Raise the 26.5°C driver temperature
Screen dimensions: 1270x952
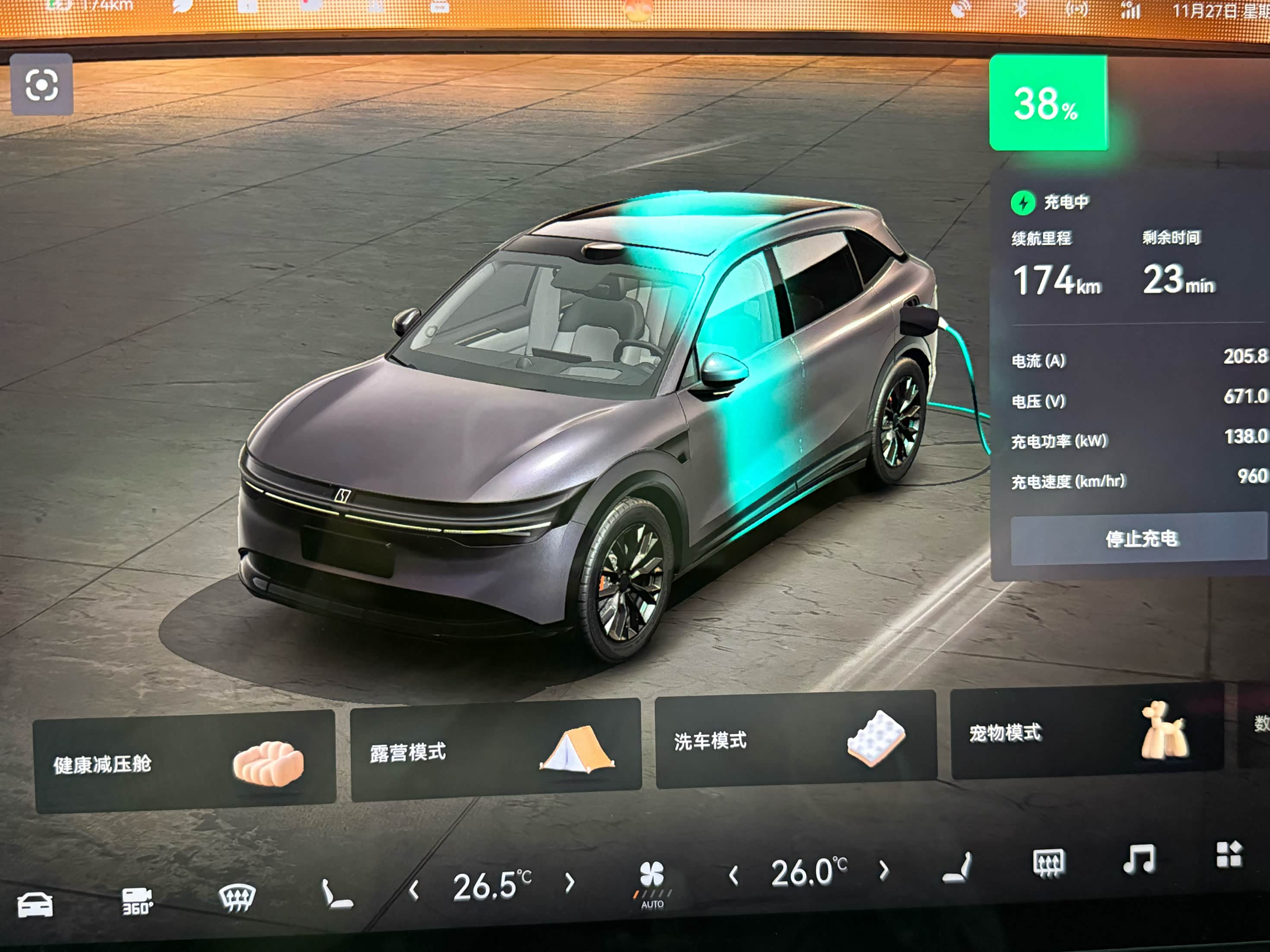[x=569, y=882]
